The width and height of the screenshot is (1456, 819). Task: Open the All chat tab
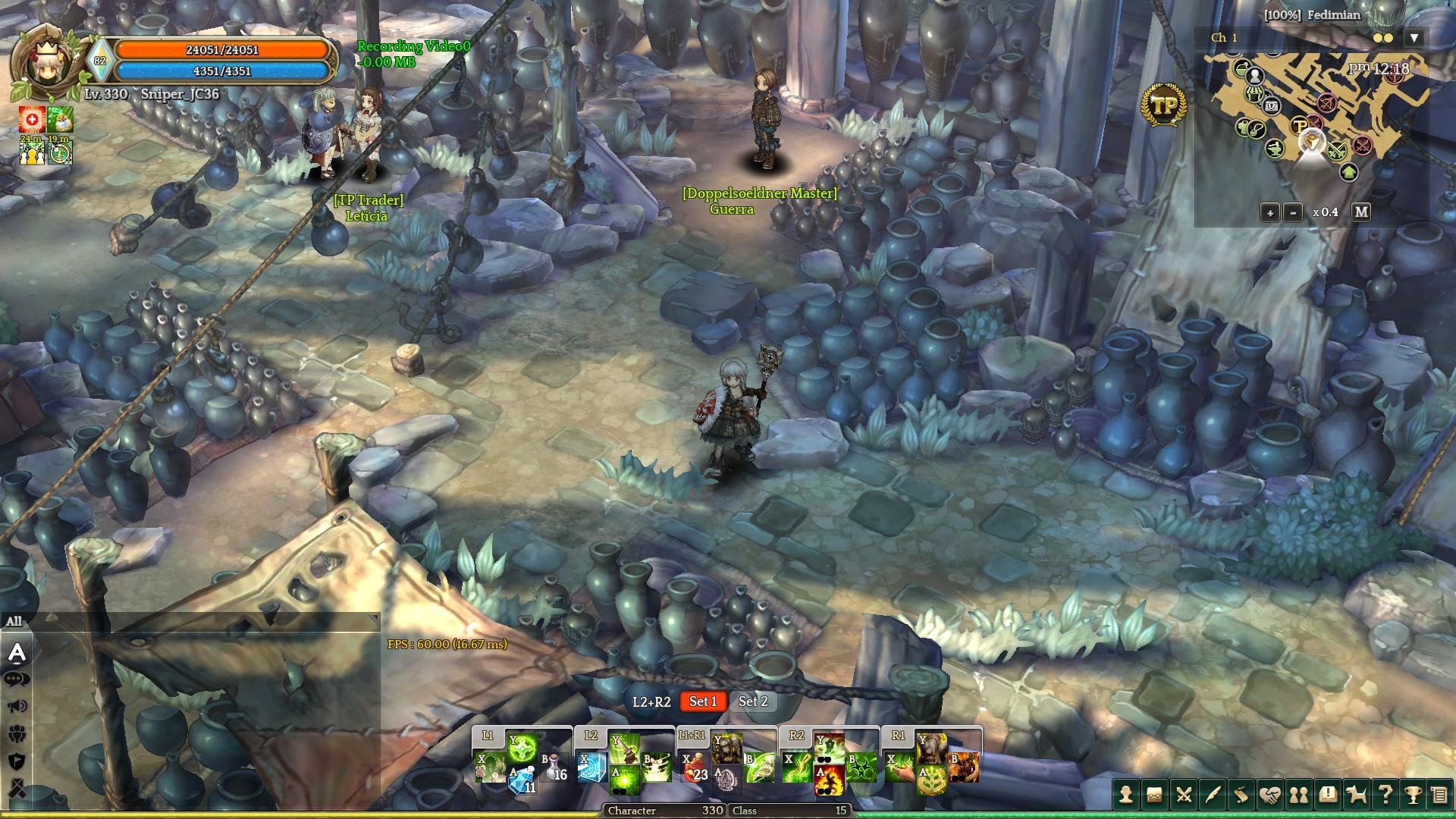pos(14,622)
